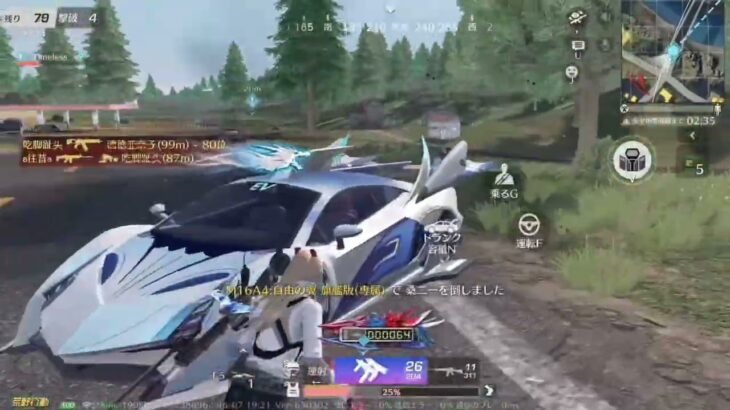The width and height of the screenshot is (730, 410).
Task: Select the pistol weapon slot
Action: pos(241,379)
